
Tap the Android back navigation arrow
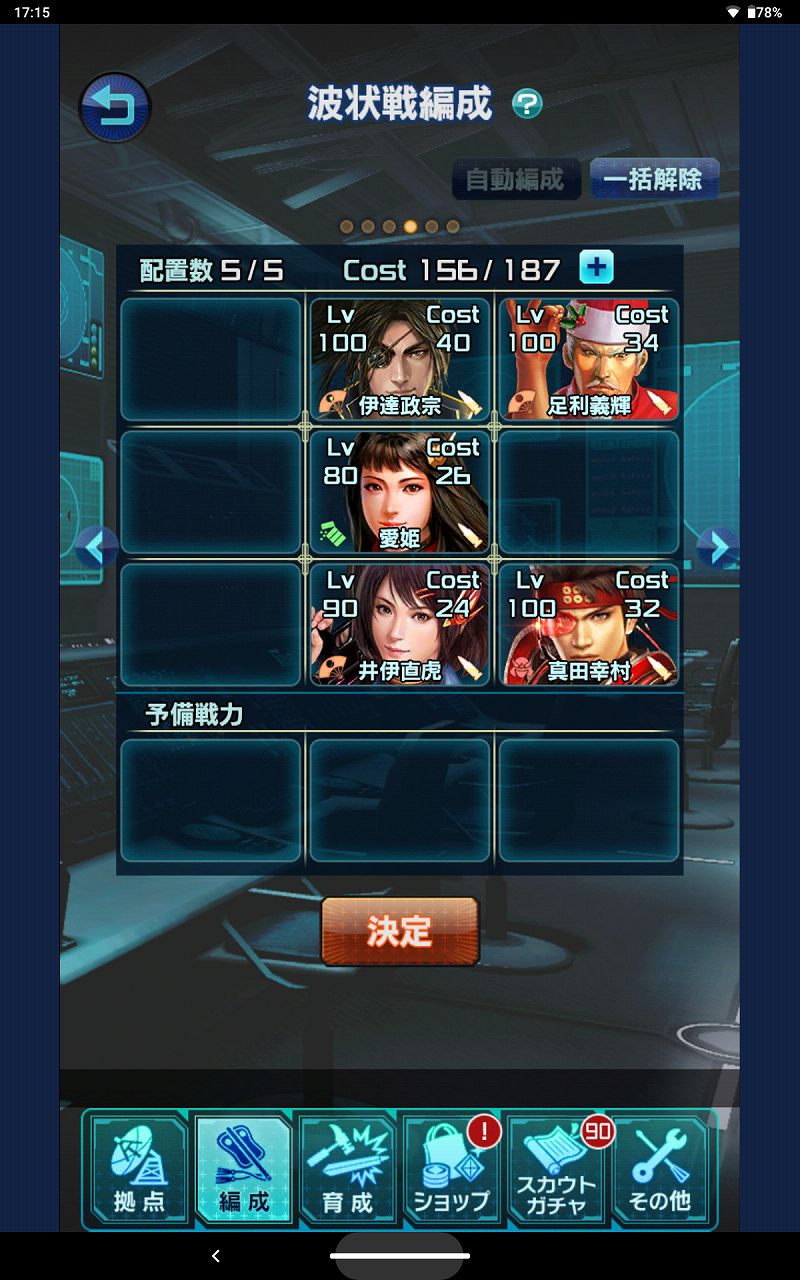tap(216, 1256)
